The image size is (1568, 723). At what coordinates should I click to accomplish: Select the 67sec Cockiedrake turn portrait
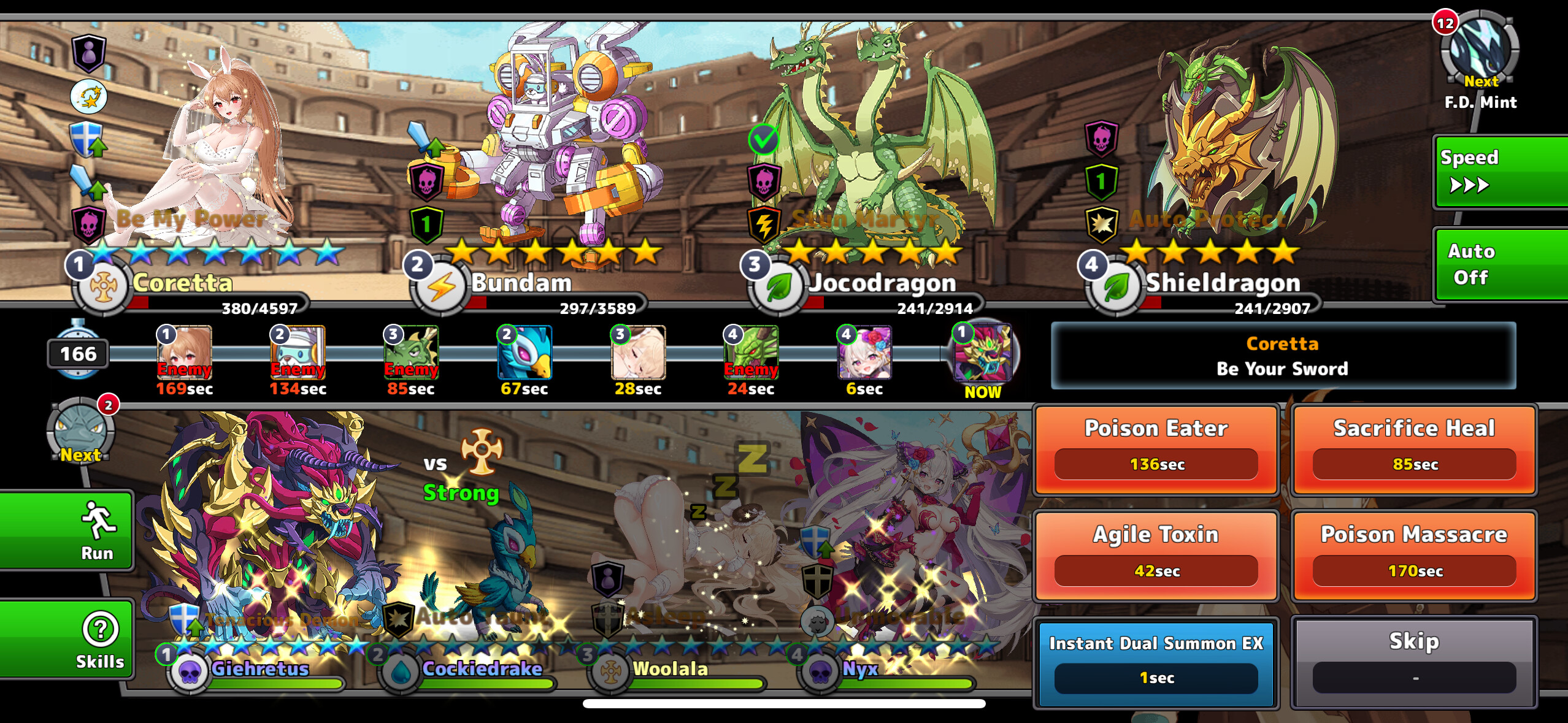[x=525, y=353]
